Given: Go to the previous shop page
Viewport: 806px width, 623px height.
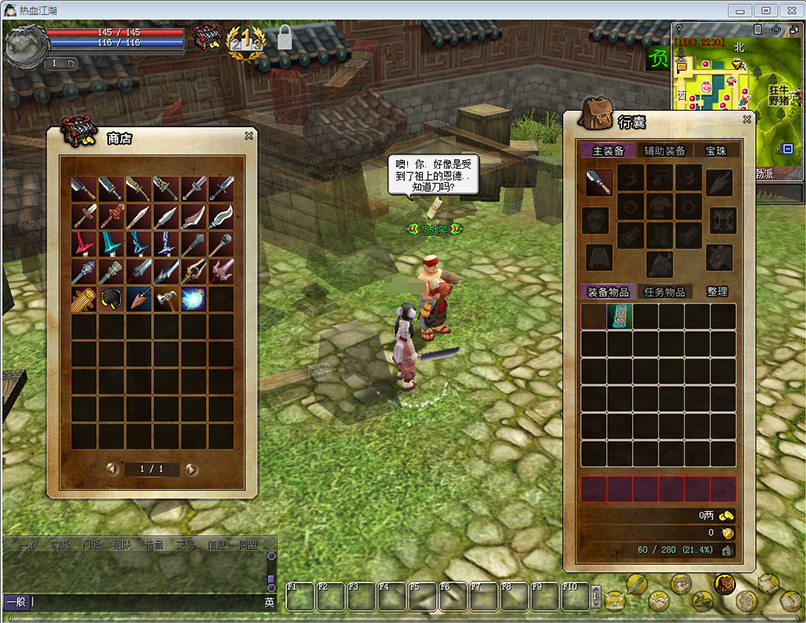Looking at the screenshot, I should click(112, 469).
